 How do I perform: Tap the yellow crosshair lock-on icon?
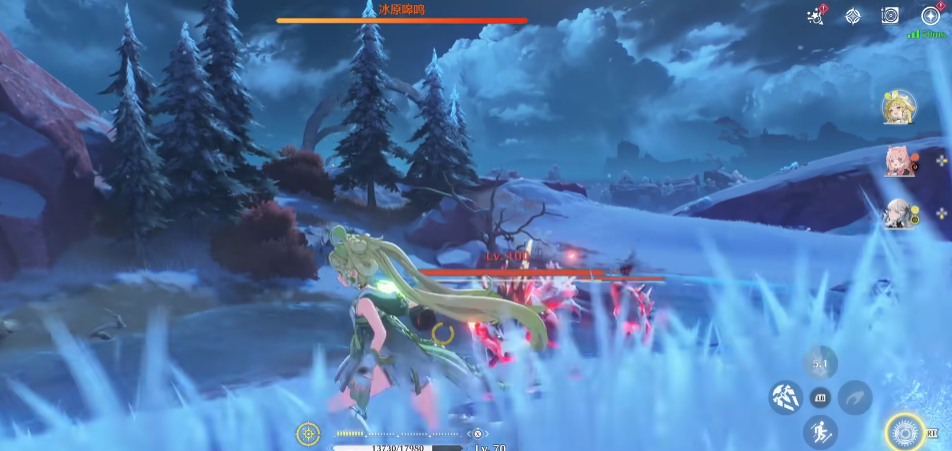[x=308, y=434]
